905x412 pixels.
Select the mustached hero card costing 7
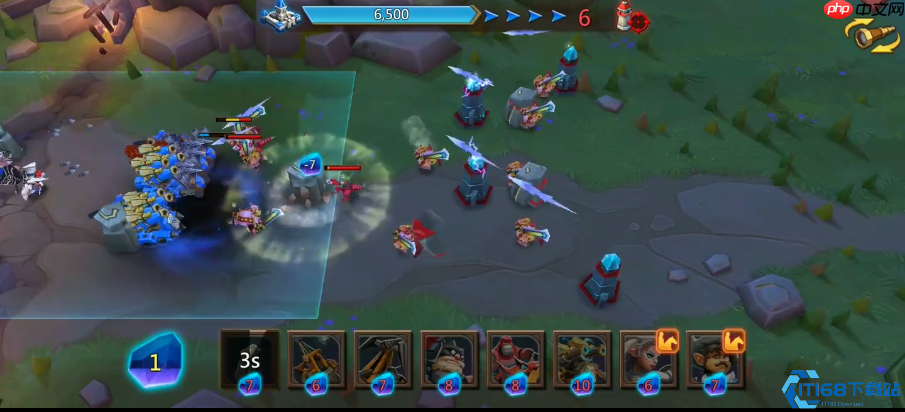pyautogui.click(x=714, y=360)
